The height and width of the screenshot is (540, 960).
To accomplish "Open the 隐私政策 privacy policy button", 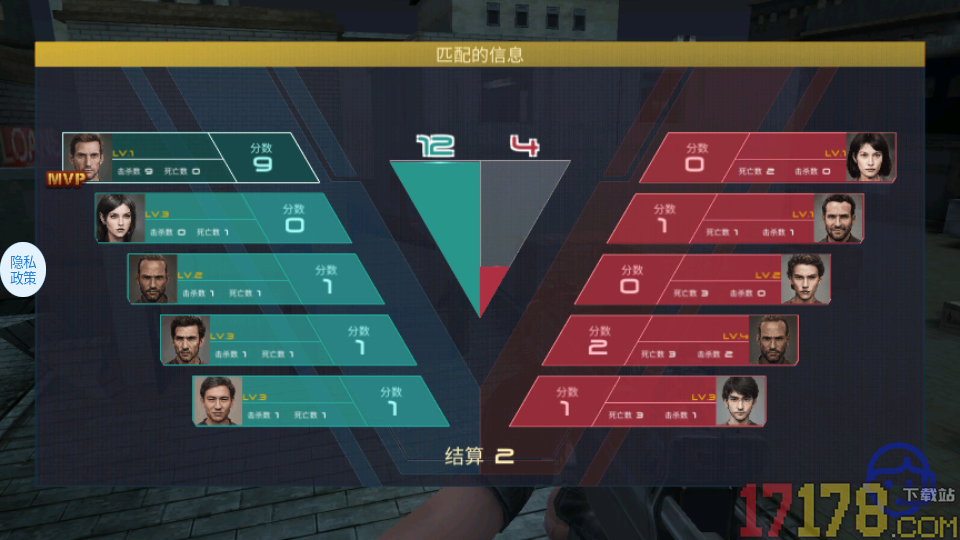I will pyautogui.click(x=23, y=270).
